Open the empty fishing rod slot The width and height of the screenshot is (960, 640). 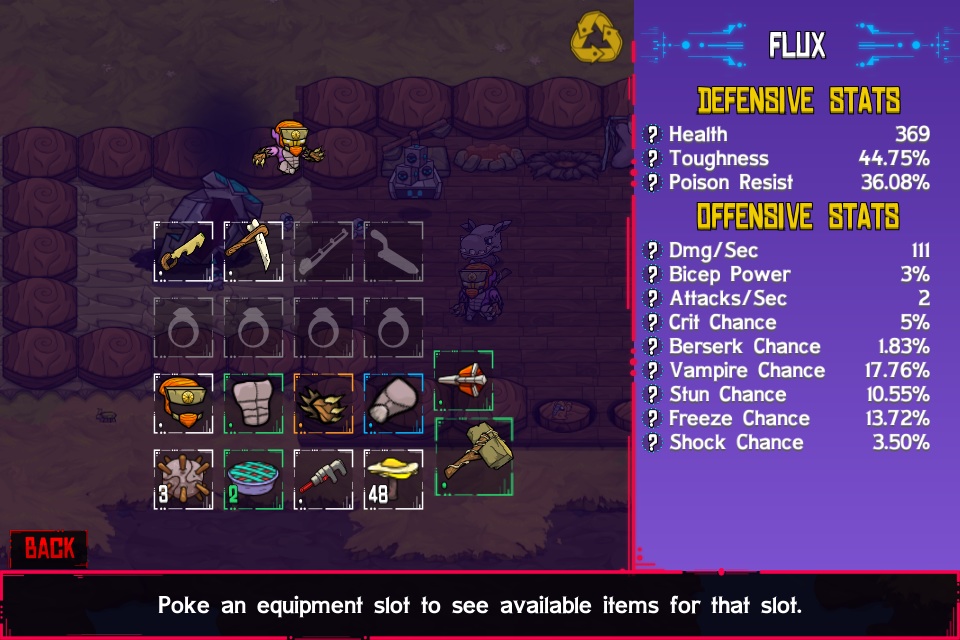click(323, 252)
